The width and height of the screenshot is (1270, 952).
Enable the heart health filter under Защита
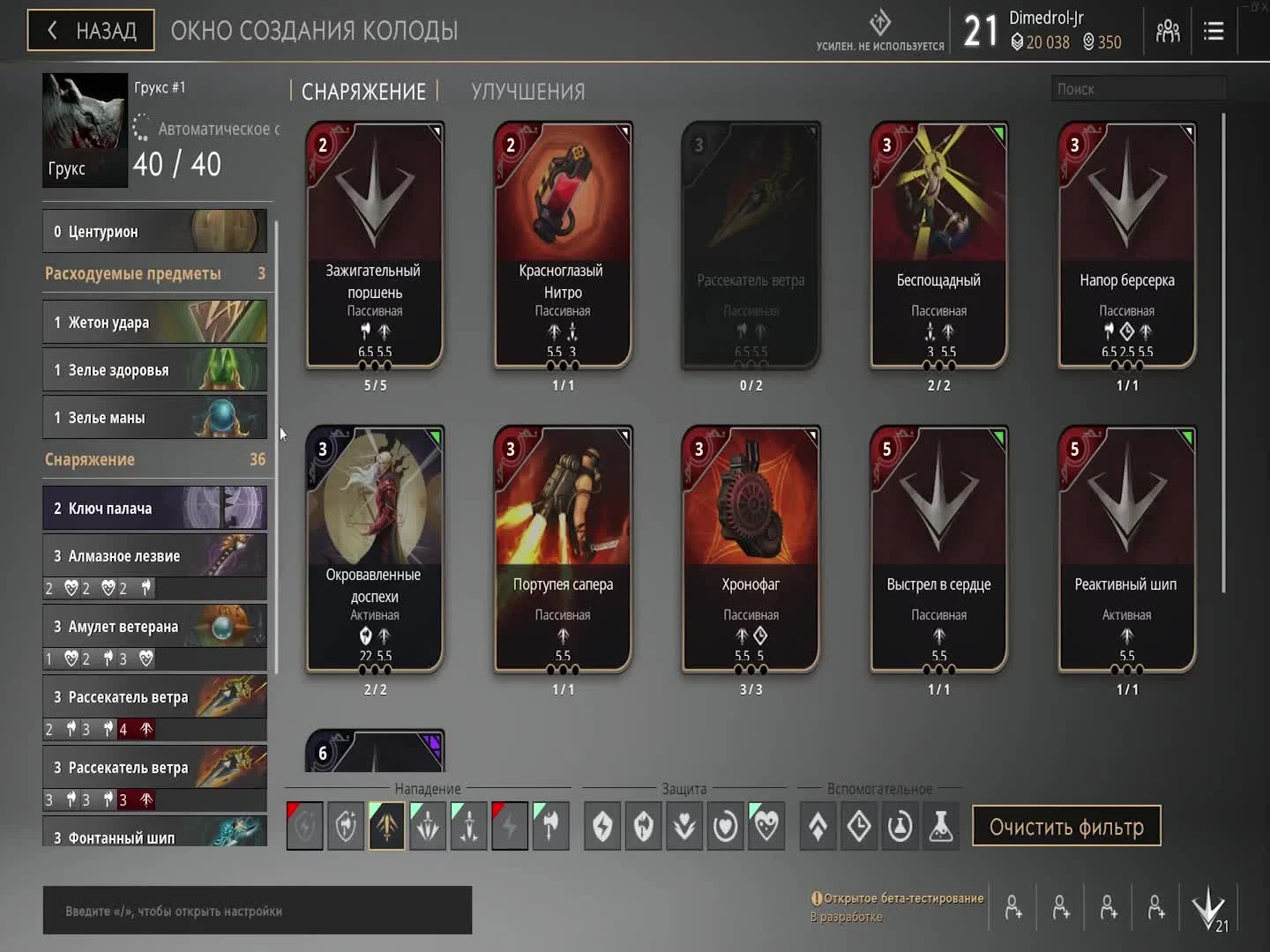(x=725, y=826)
